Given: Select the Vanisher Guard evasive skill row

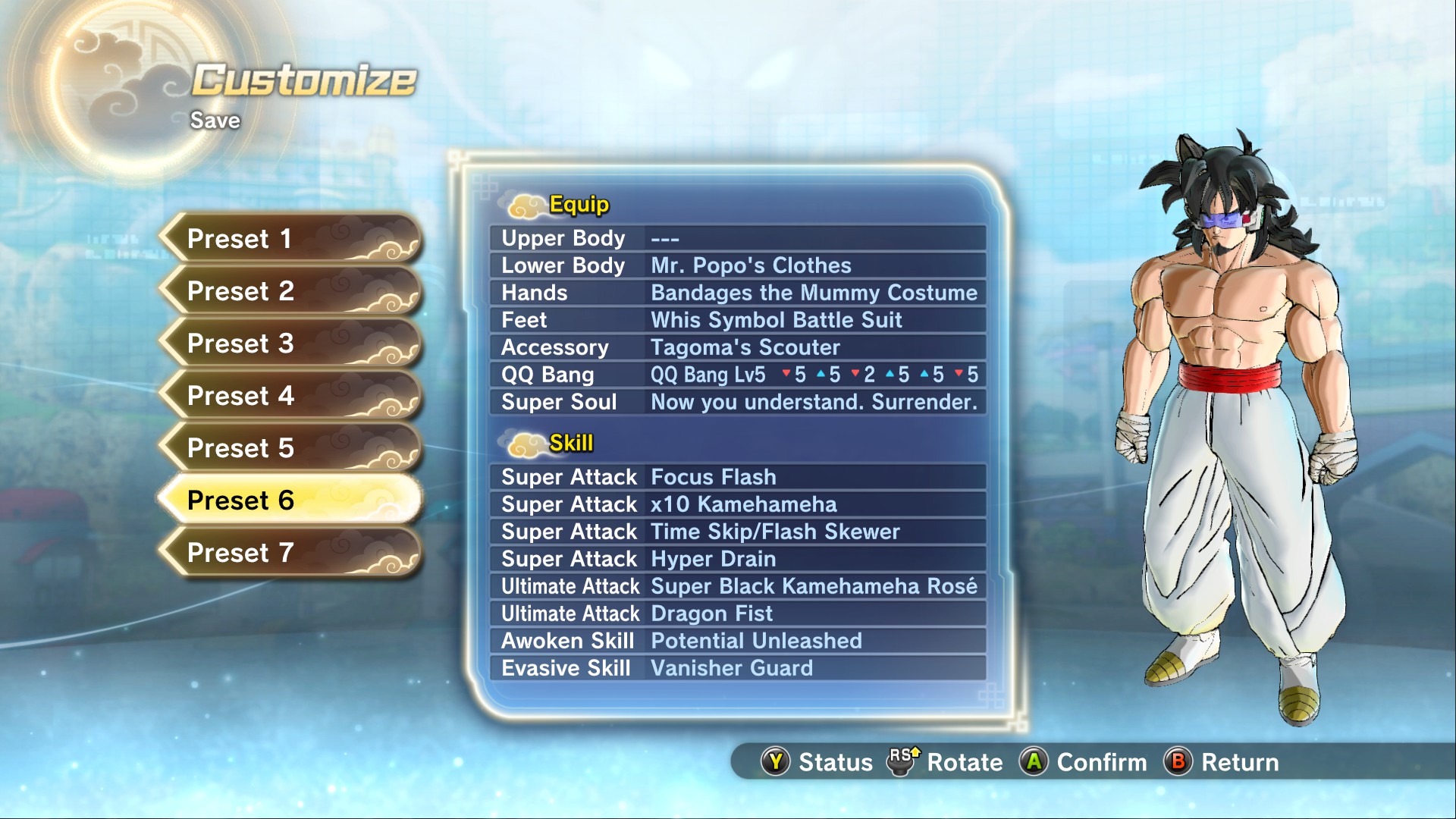Looking at the screenshot, I should pyautogui.click(x=738, y=668).
